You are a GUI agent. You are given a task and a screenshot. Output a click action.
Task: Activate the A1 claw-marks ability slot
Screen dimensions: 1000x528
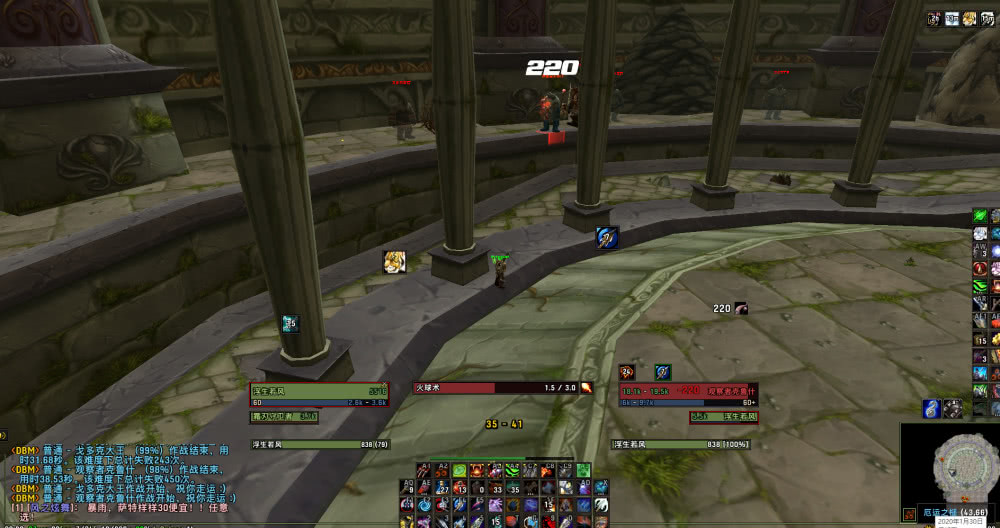click(425, 470)
